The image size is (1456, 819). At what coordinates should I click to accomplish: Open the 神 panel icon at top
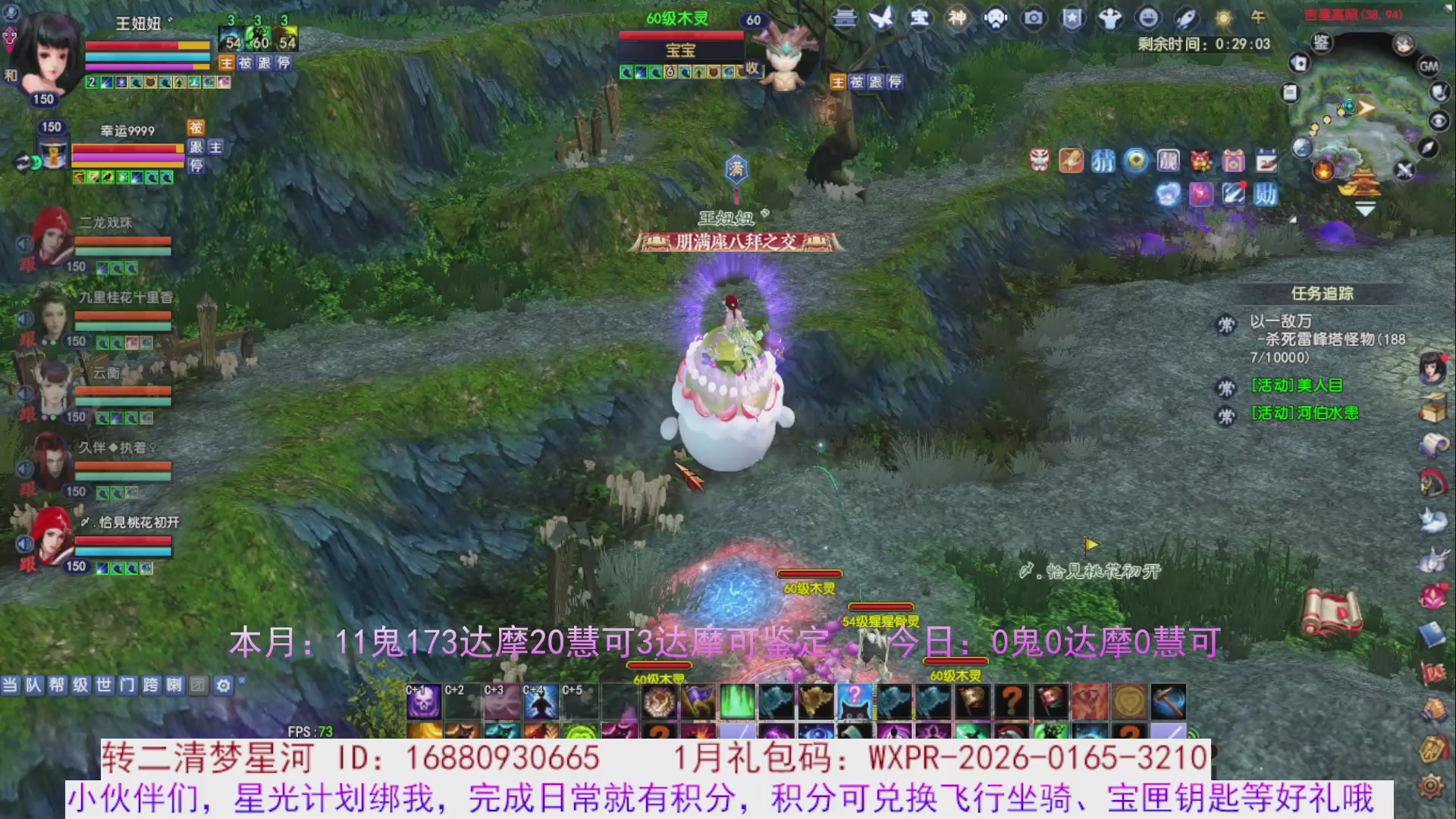click(957, 19)
